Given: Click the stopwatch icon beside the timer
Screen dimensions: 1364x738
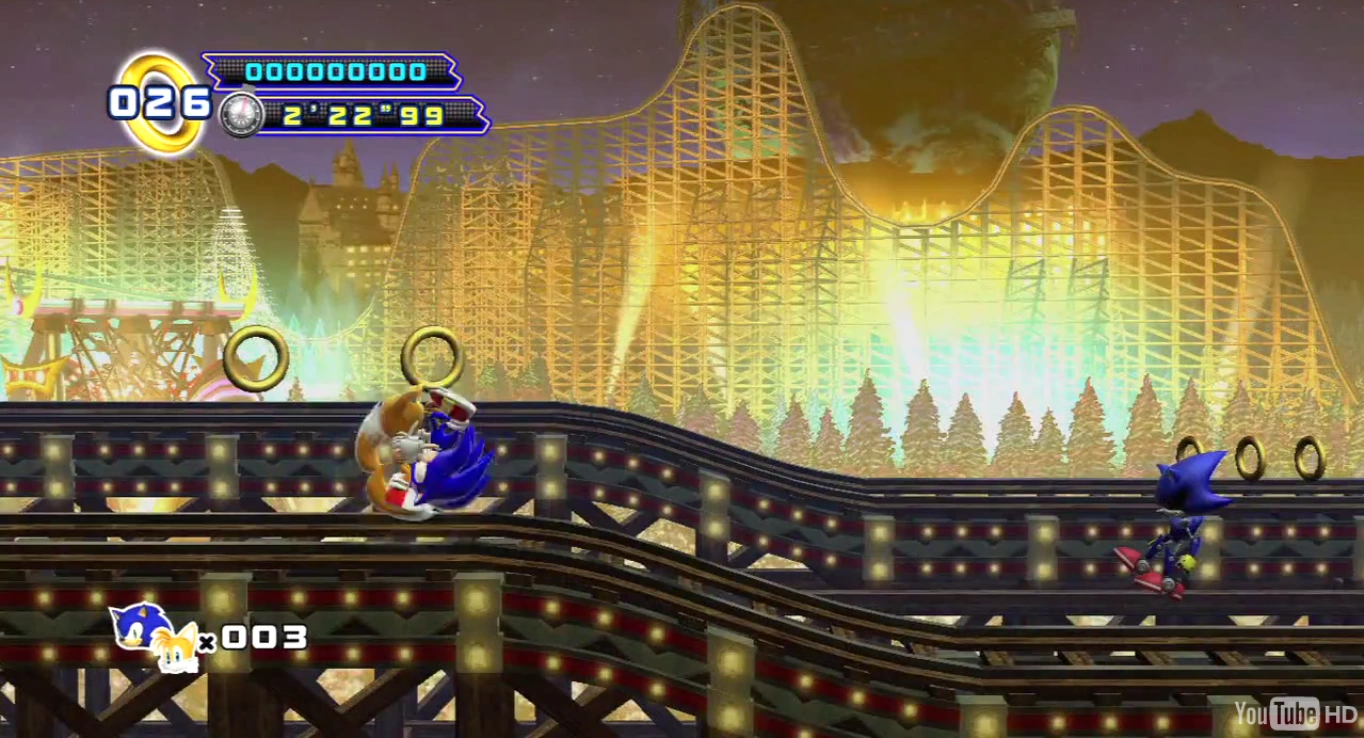Looking at the screenshot, I should pyautogui.click(x=241, y=115).
